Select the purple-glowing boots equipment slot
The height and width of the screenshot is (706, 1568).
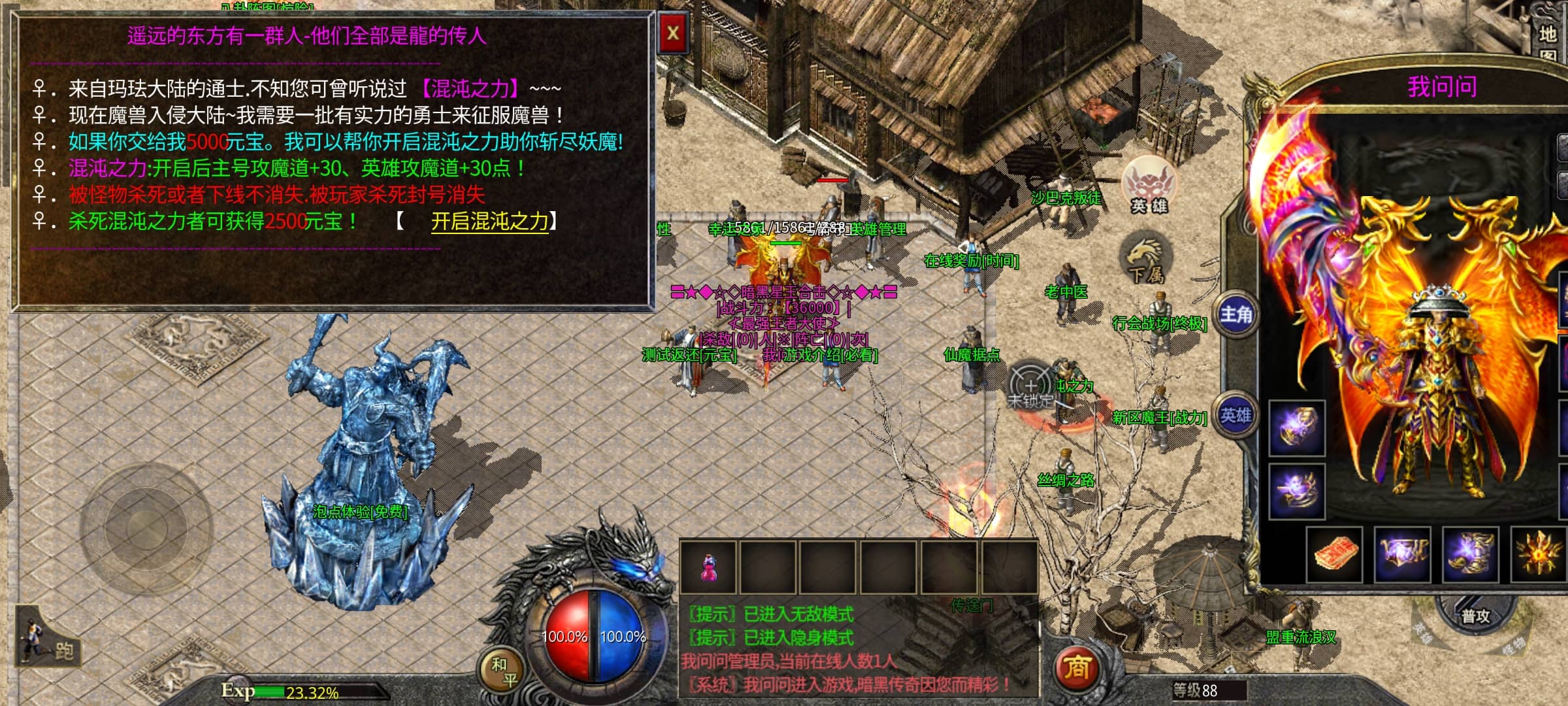click(1471, 555)
